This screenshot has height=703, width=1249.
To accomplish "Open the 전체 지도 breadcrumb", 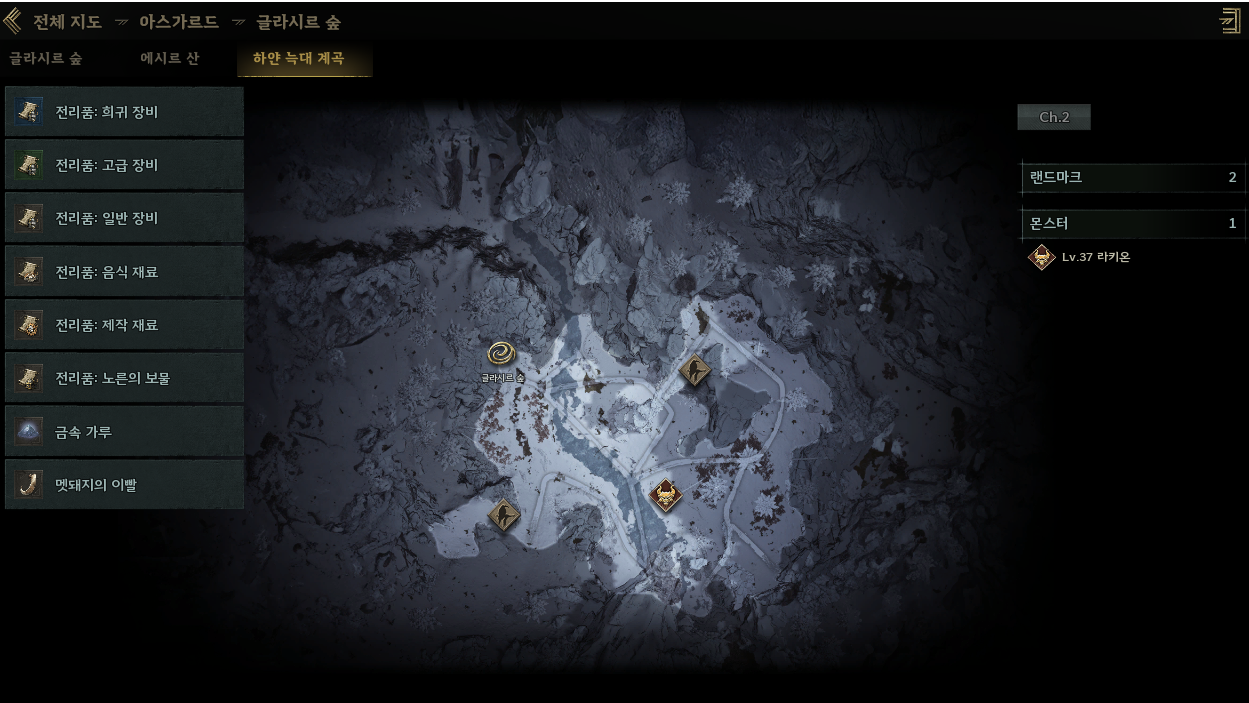I will pos(67,22).
